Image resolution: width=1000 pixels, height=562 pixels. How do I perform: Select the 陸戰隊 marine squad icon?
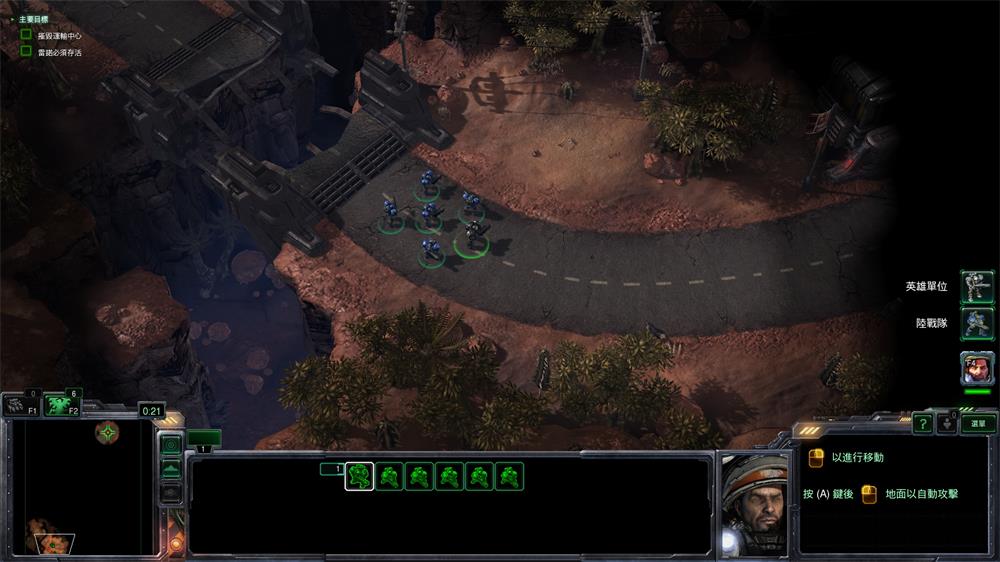[x=977, y=324]
